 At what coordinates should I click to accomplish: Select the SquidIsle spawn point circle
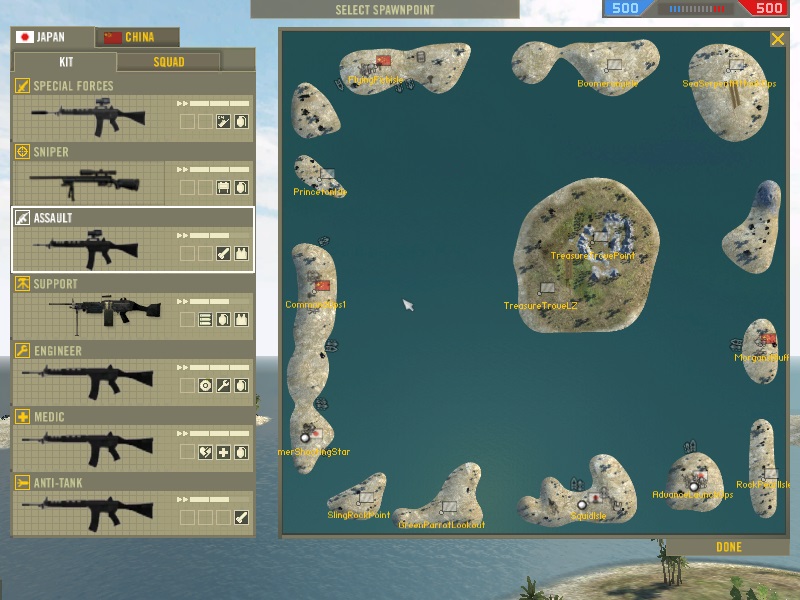(x=582, y=505)
